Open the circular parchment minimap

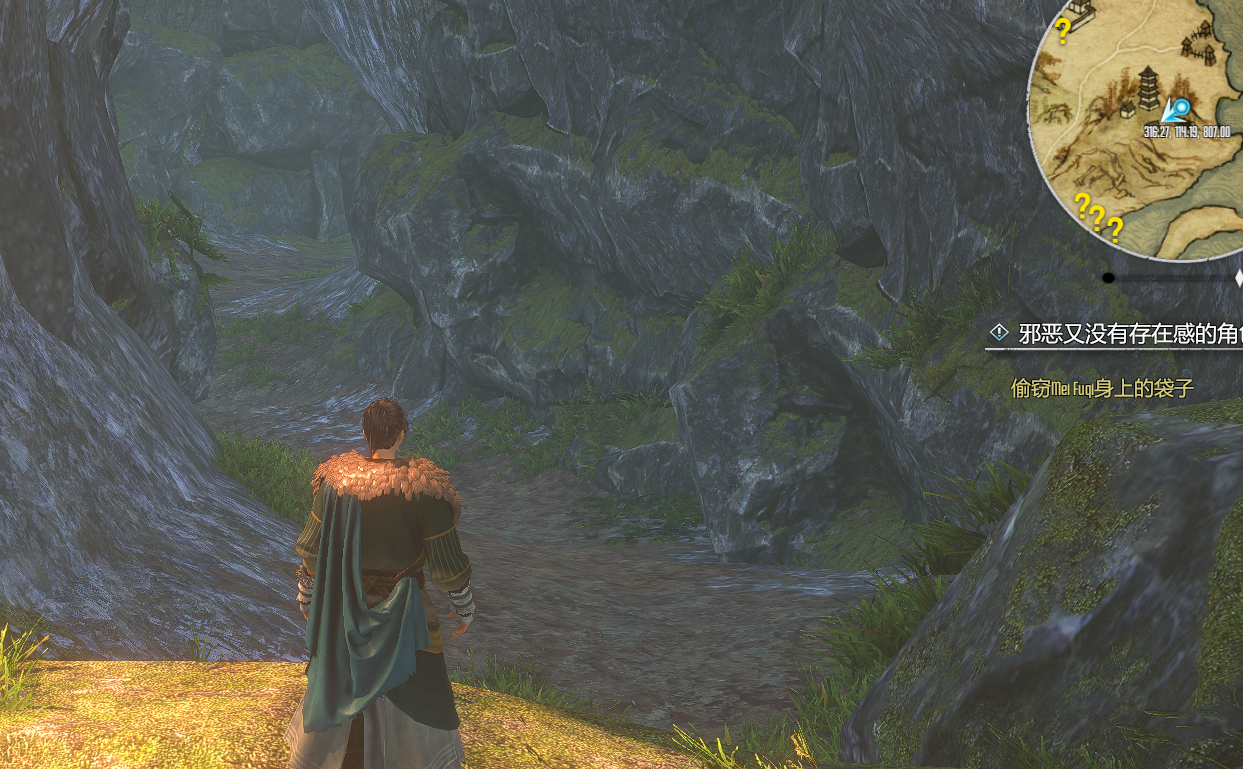click(x=1140, y=130)
